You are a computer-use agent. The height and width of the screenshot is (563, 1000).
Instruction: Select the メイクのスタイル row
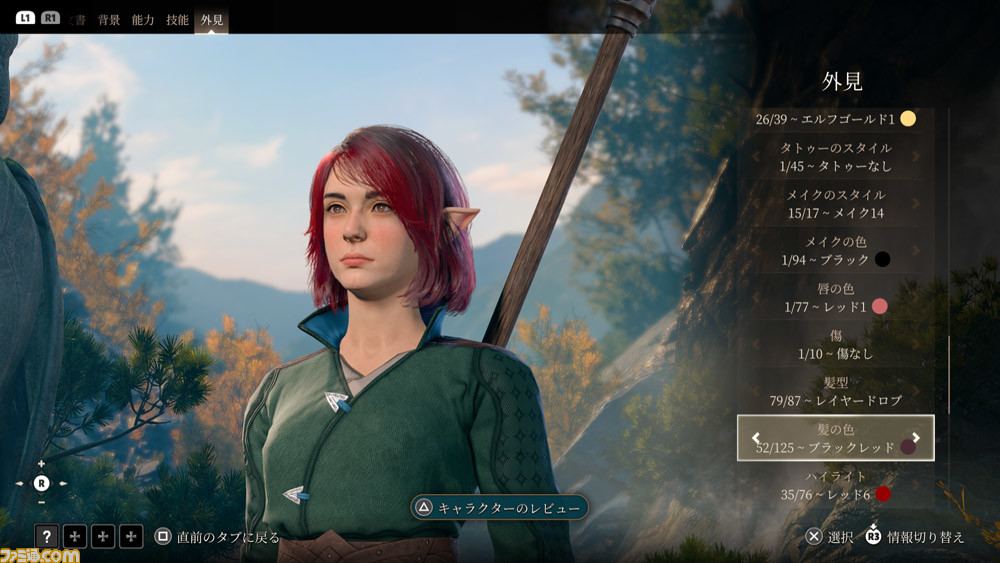(x=835, y=204)
